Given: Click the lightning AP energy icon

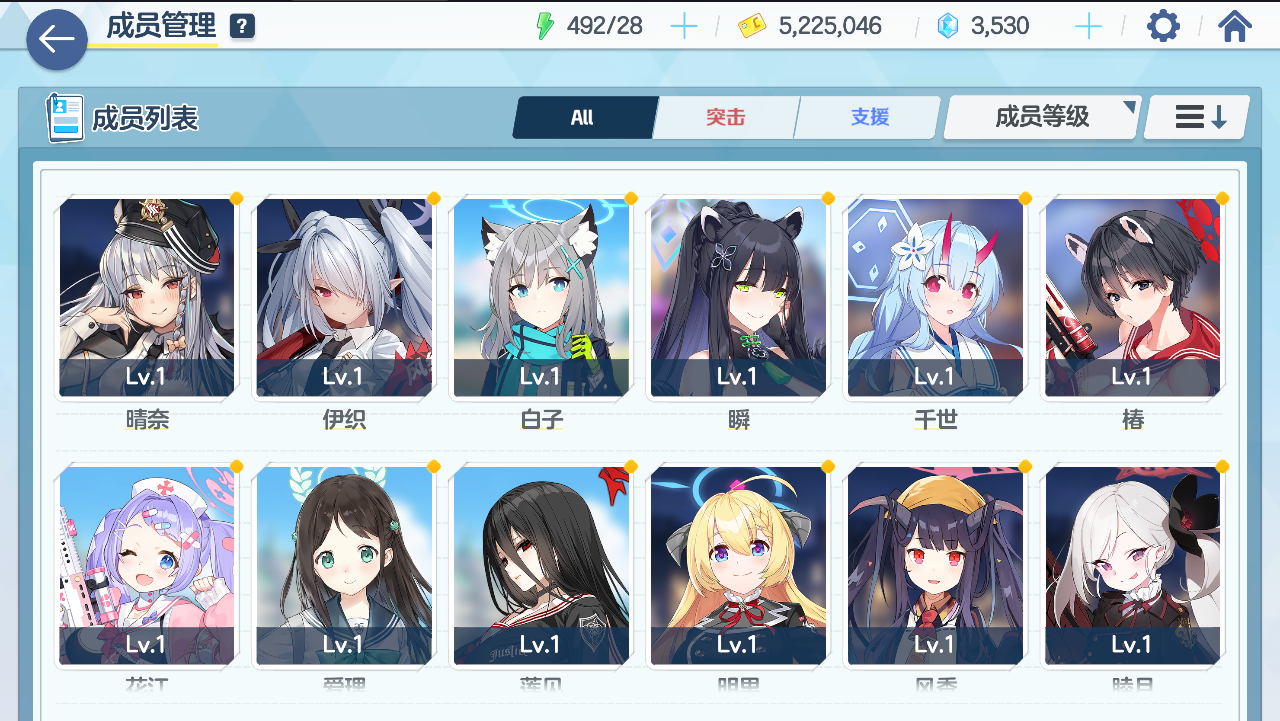Looking at the screenshot, I should (x=544, y=24).
